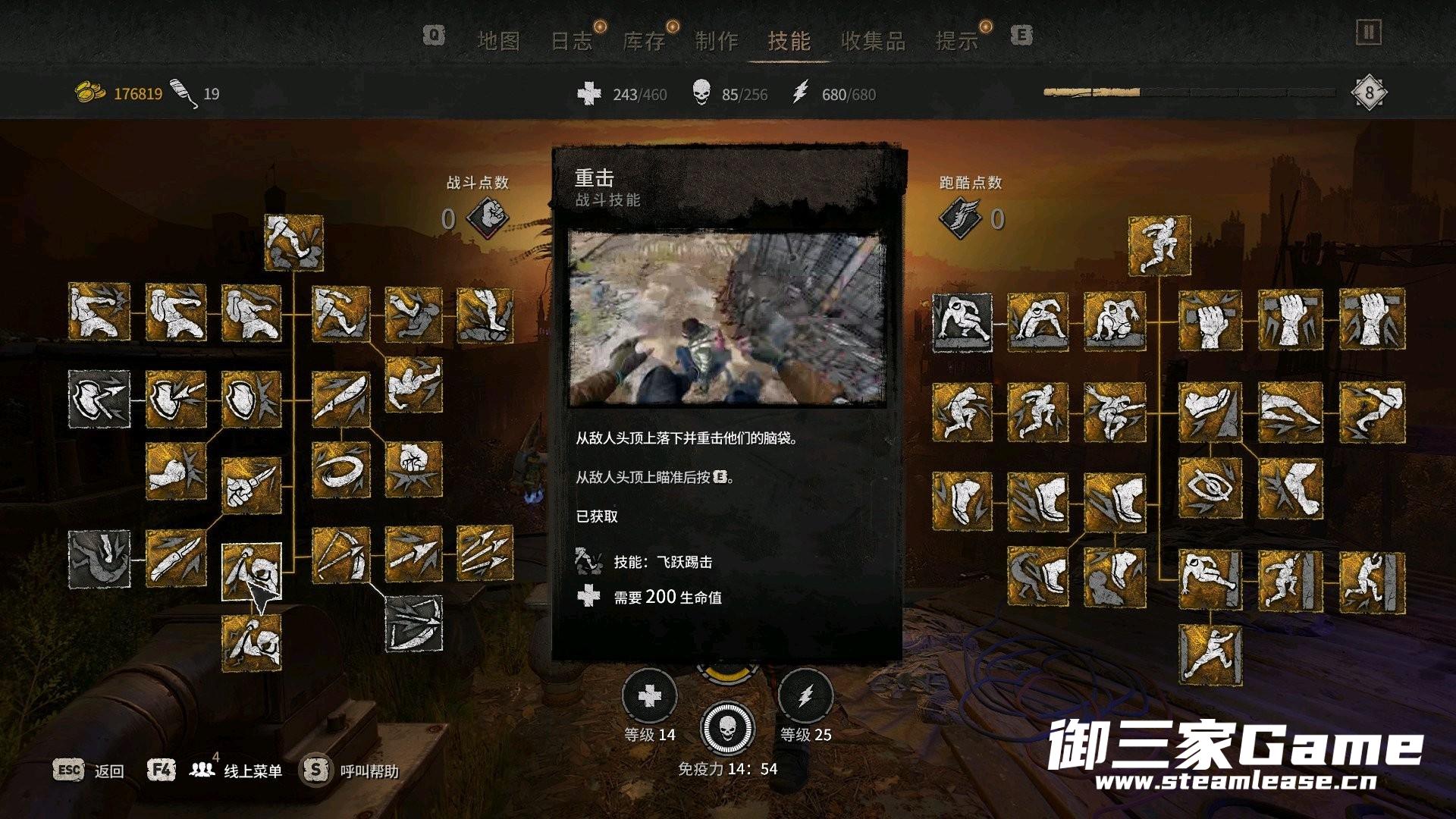The width and height of the screenshot is (1456, 819).
Task: Select the 技能 skills tab
Action: pyautogui.click(x=789, y=41)
